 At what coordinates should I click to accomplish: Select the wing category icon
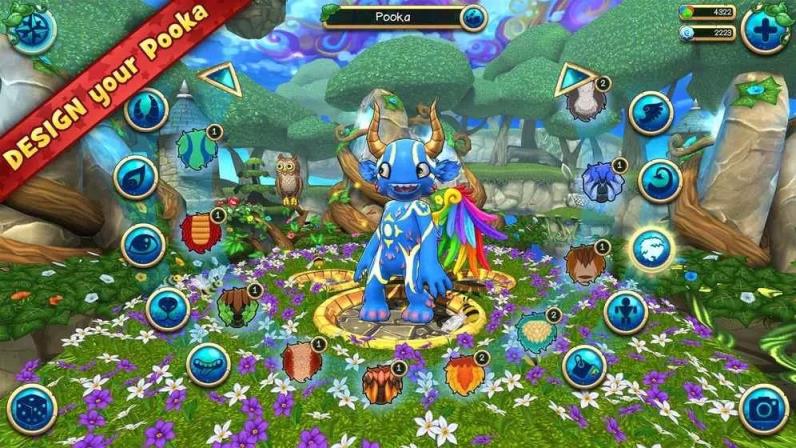[651, 113]
